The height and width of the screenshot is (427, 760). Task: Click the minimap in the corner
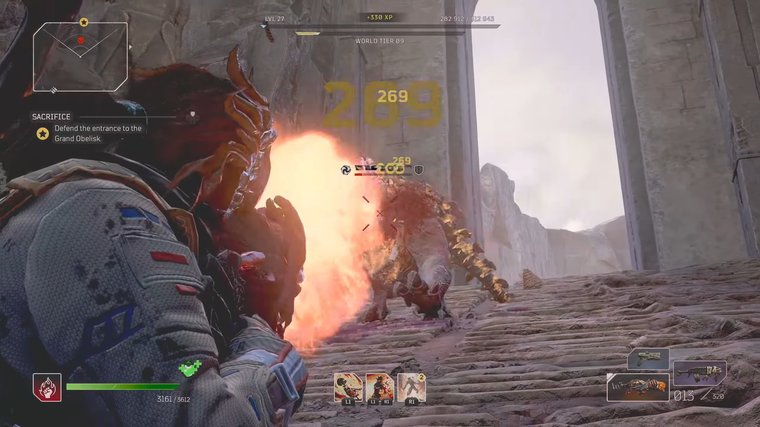point(80,56)
